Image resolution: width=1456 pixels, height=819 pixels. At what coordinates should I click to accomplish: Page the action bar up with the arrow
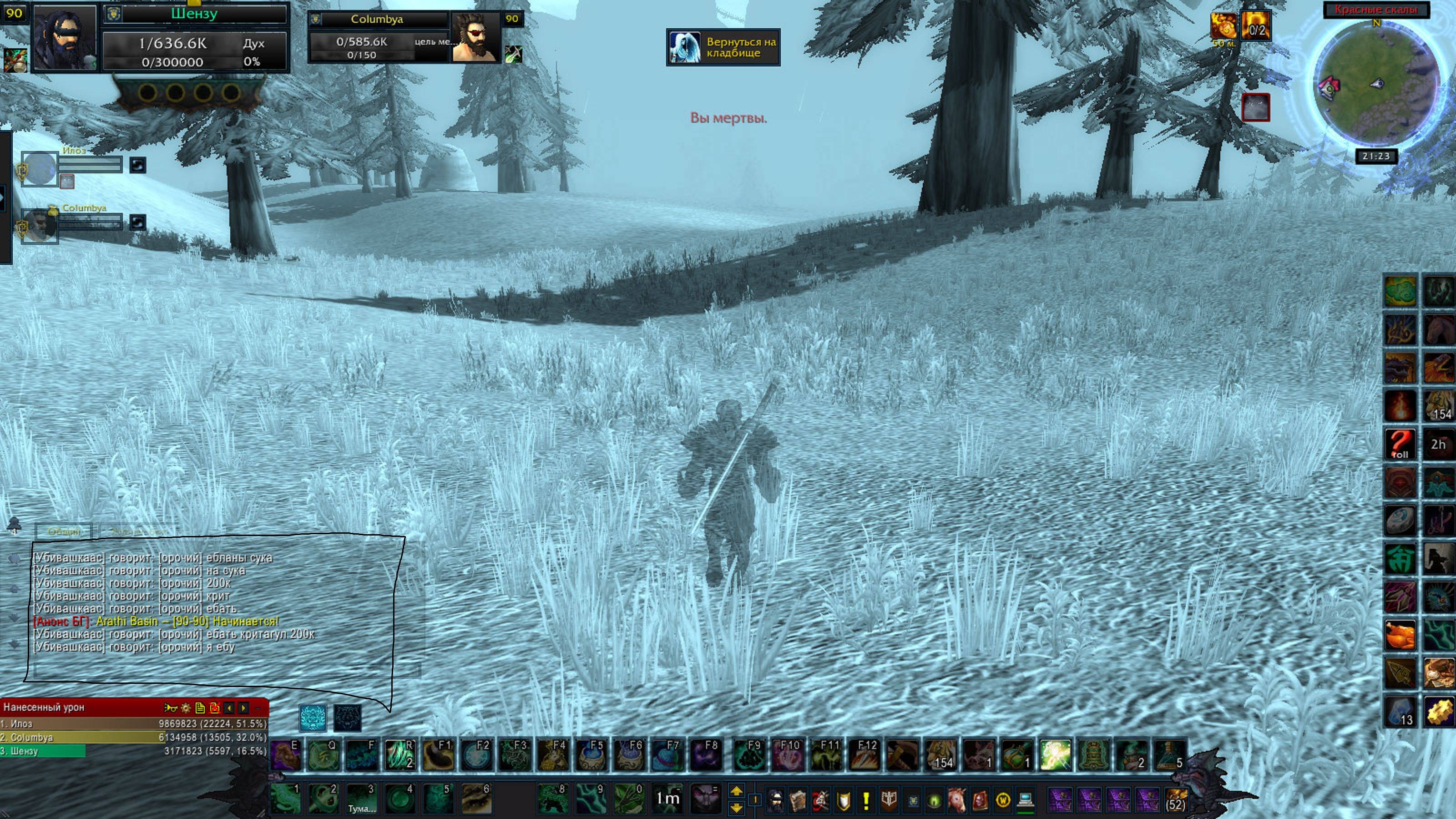pos(736,791)
